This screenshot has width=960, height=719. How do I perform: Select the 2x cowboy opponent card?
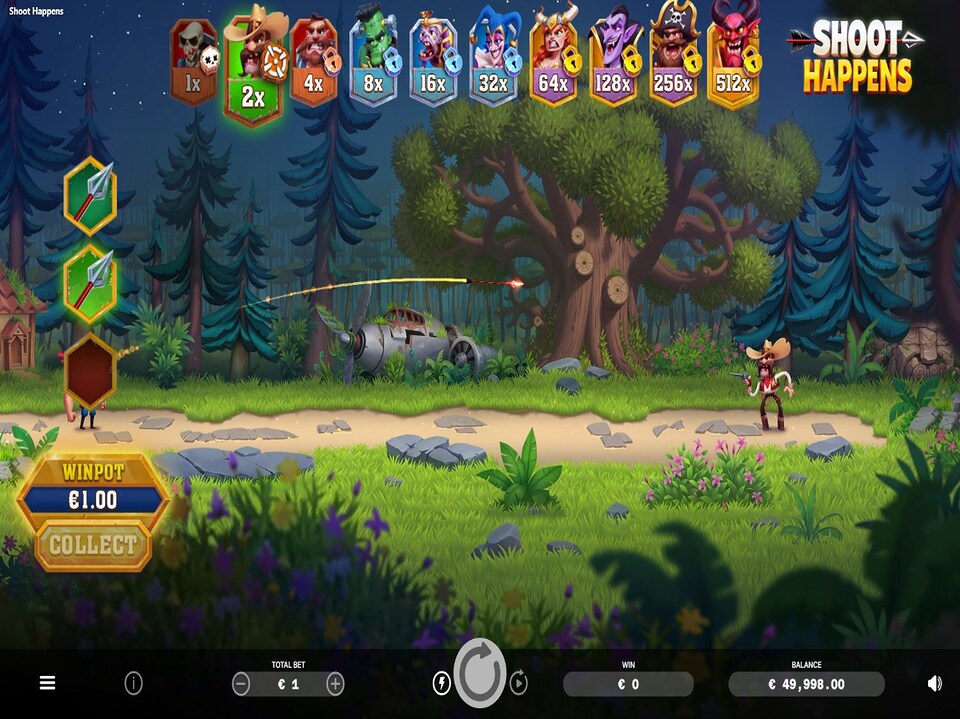coord(254,67)
